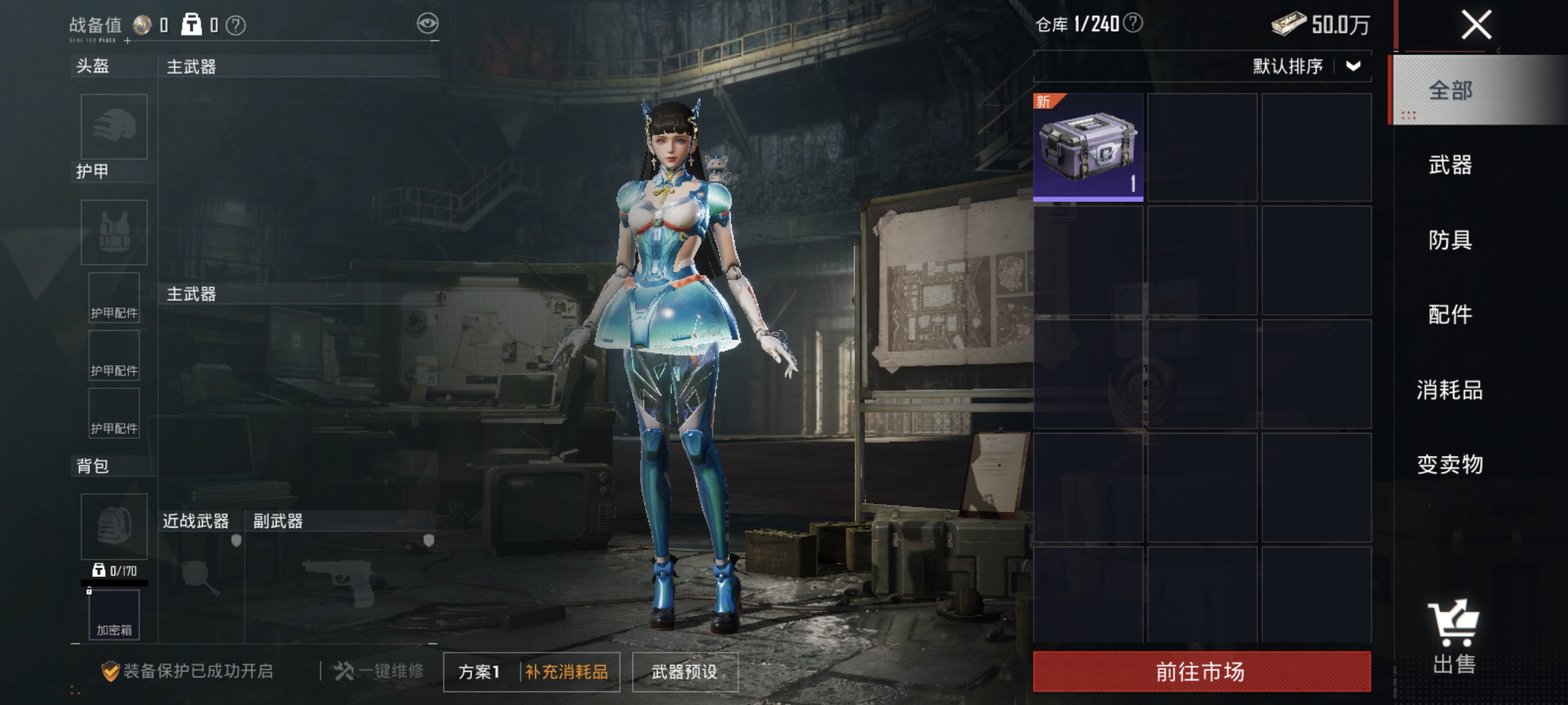Viewport: 1568px width, 705px height.
Task: Select the new purple crate in the warehouse
Action: (1088, 147)
